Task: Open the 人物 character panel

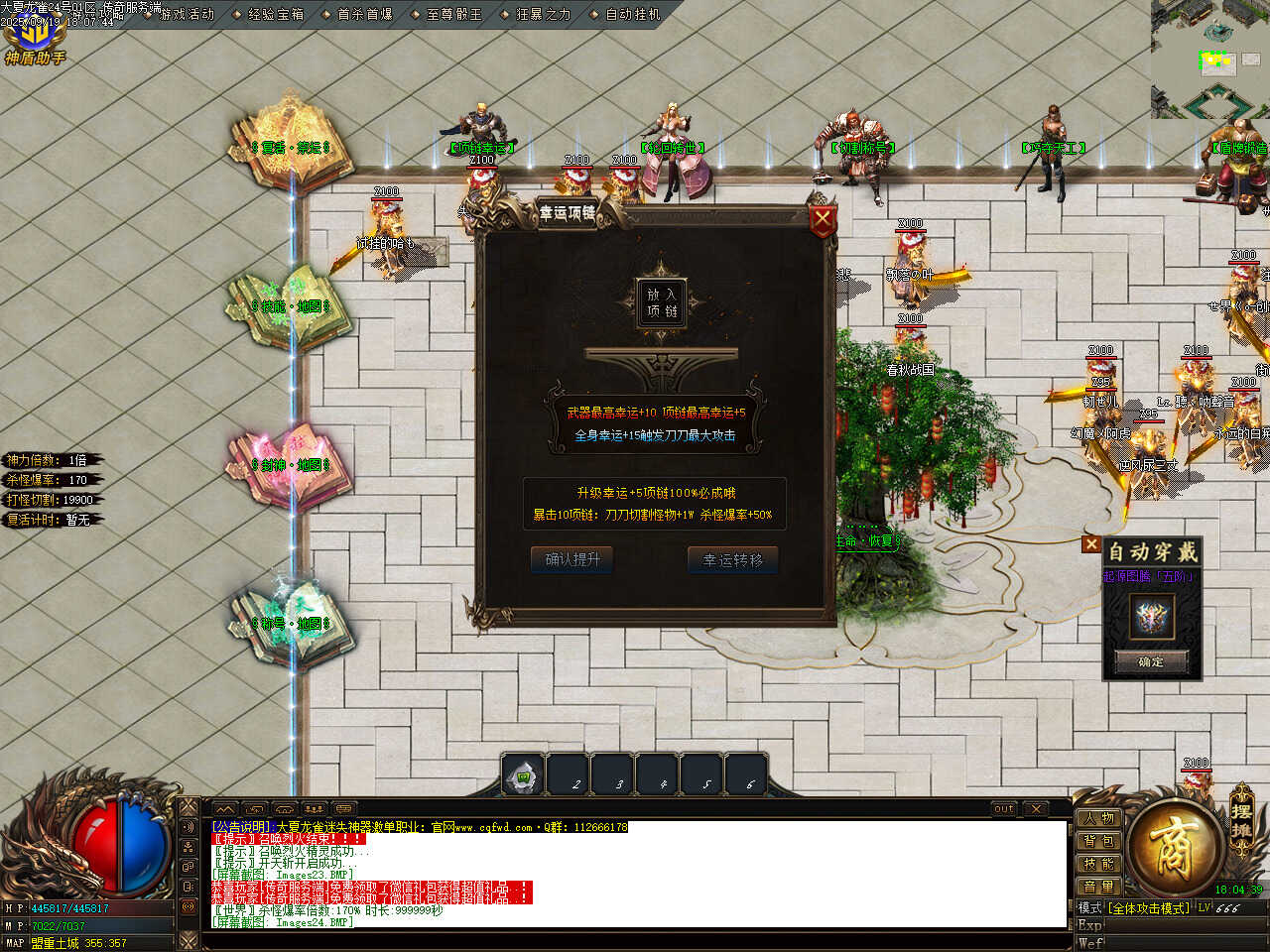Action: click(x=1098, y=818)
